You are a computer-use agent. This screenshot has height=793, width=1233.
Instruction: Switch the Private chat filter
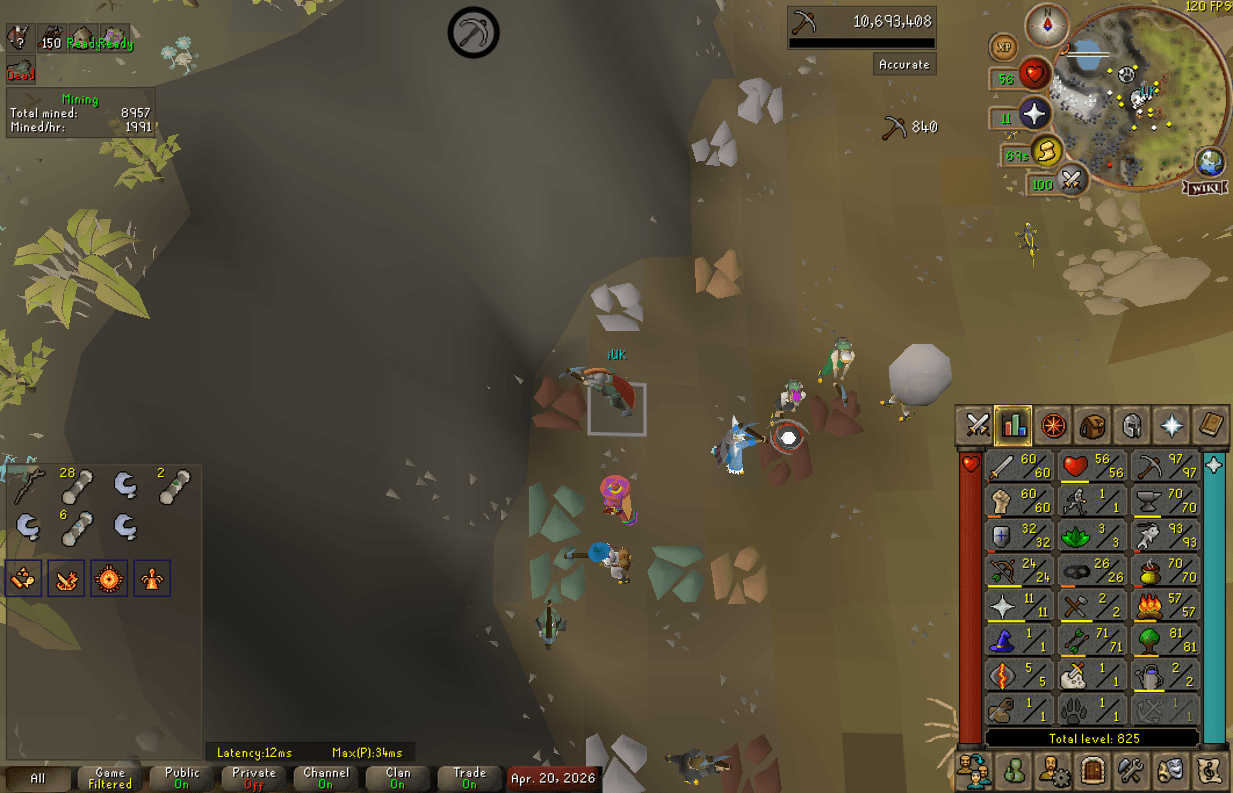[254, 778]
